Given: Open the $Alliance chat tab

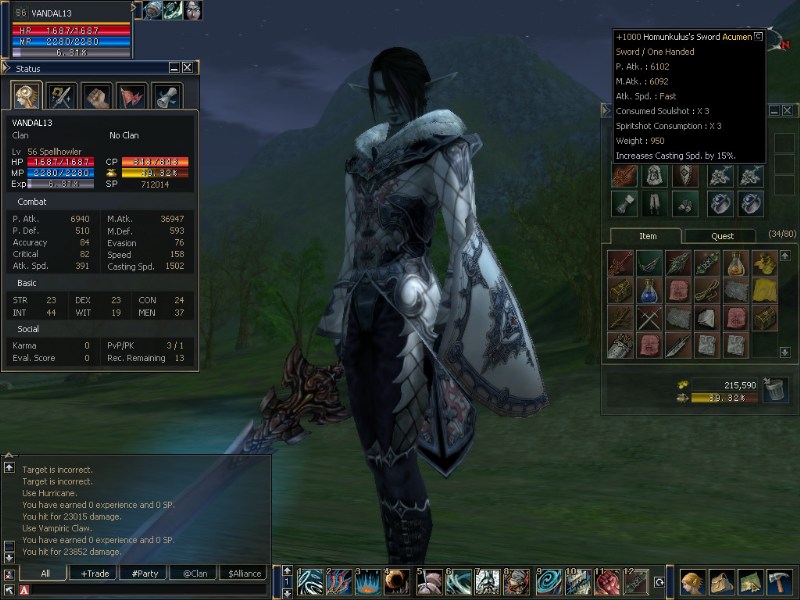Looking at the screenshot, I should click(245, 573).
